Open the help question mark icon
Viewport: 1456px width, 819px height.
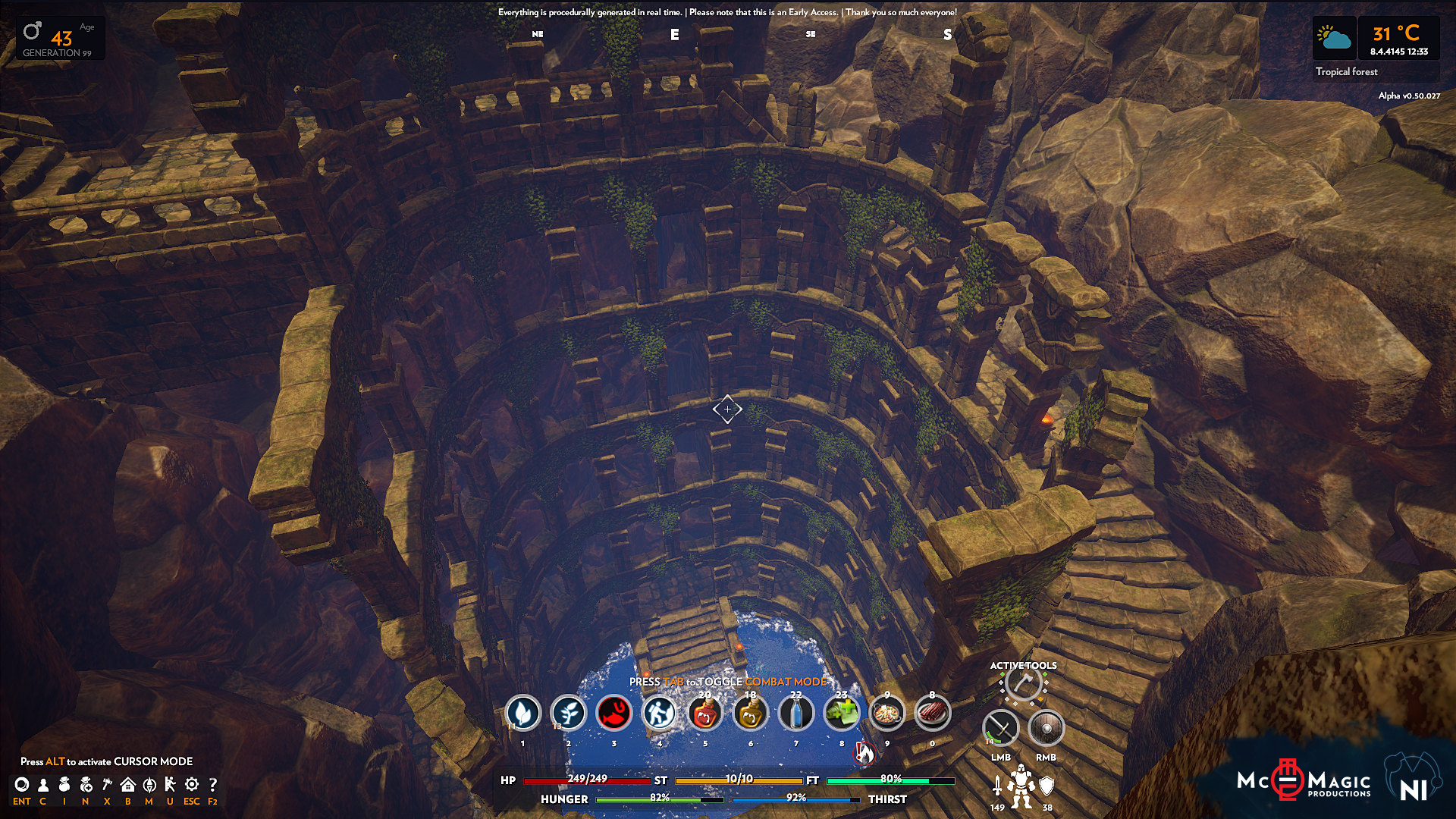pos(213,785)
